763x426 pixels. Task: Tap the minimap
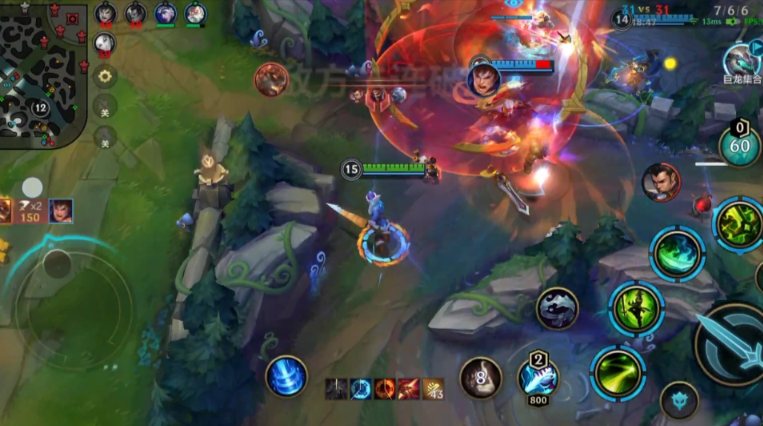42,75
